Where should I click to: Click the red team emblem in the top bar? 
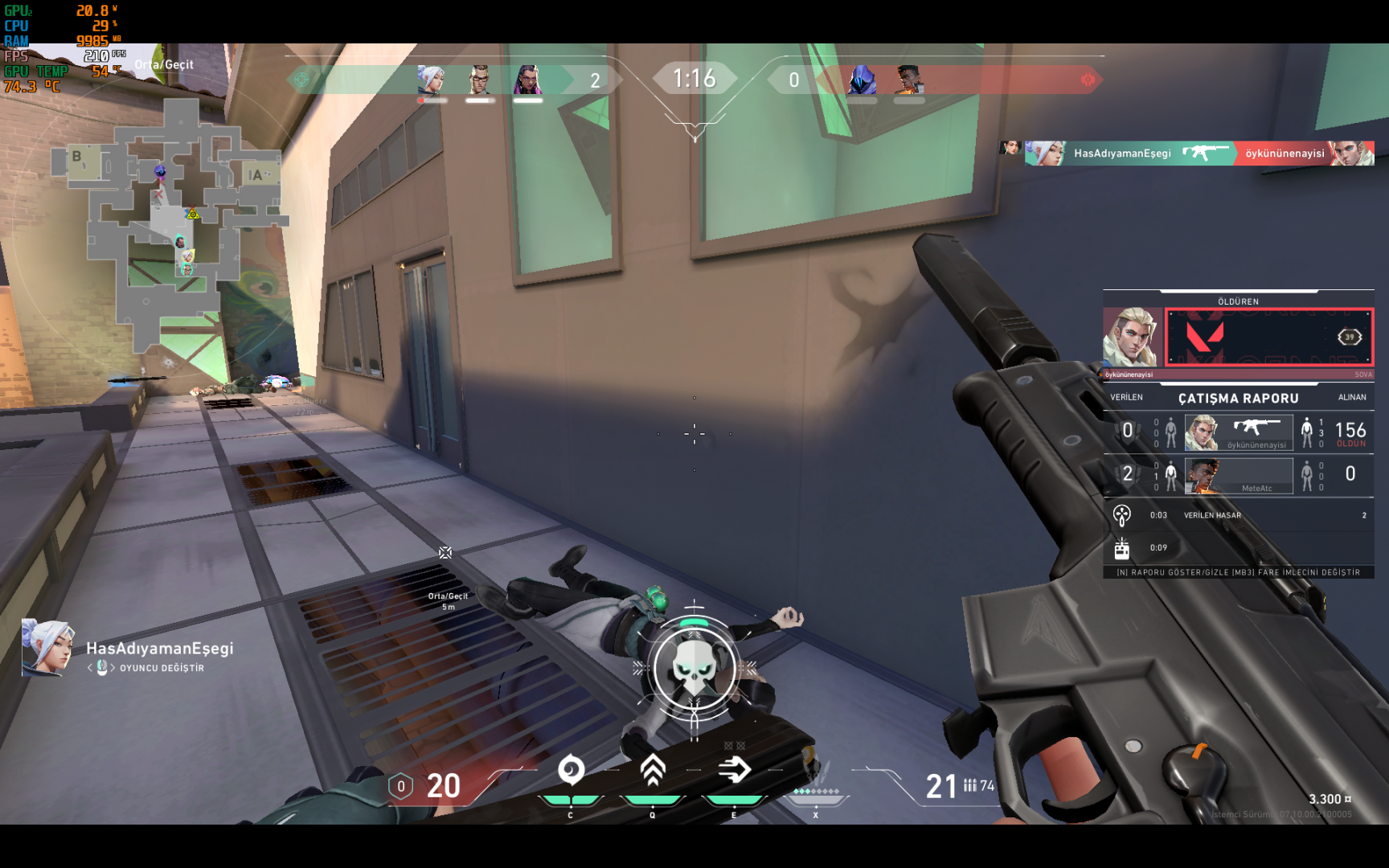1088,79
